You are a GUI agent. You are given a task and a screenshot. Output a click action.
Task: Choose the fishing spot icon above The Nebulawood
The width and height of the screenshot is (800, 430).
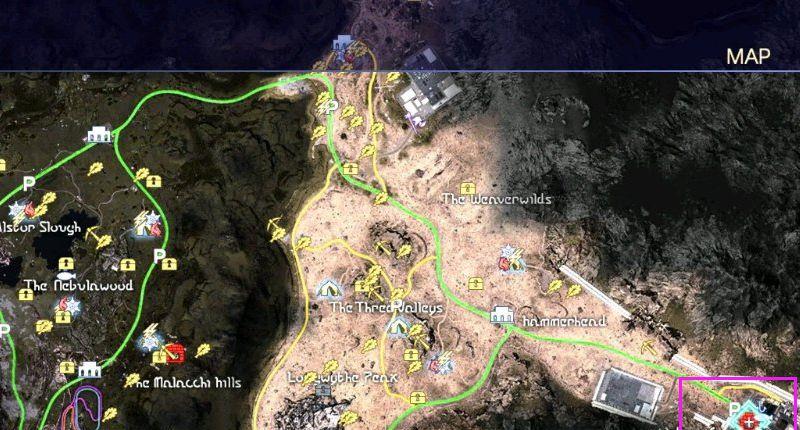pos(66,274)
